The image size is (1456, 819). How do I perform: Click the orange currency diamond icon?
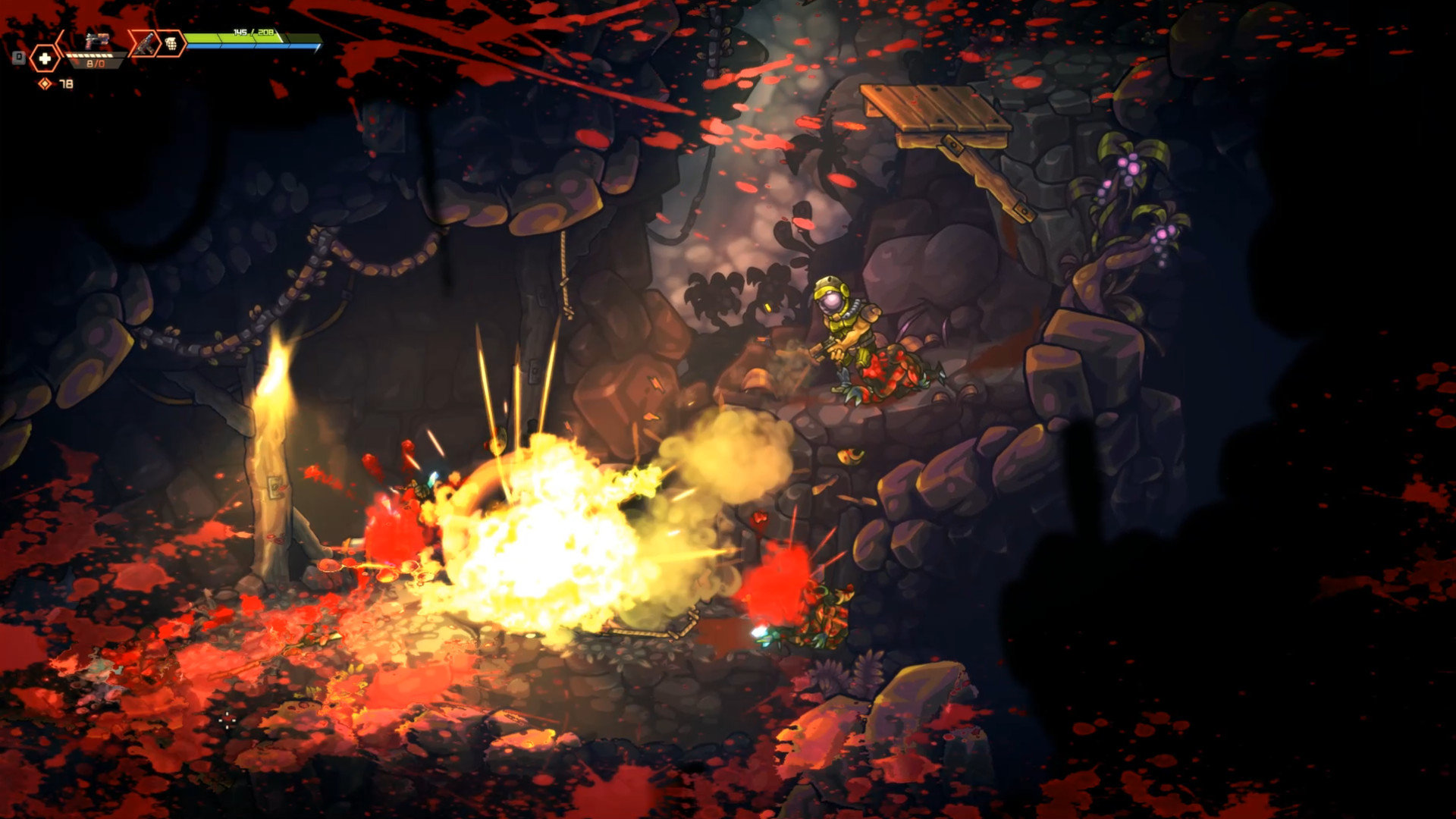tap(45, 82)
